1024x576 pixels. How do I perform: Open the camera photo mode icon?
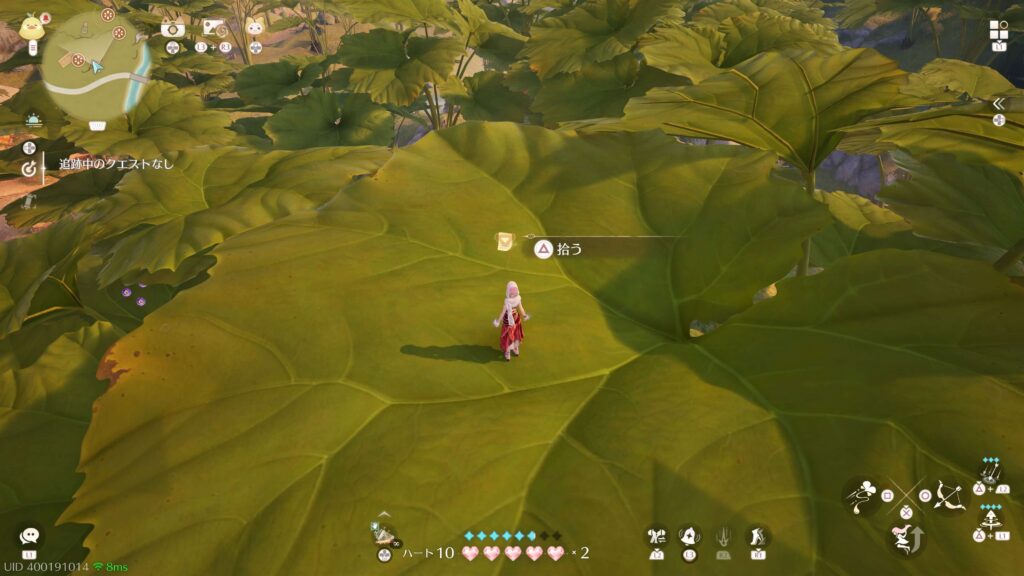(x=172, y=29)
